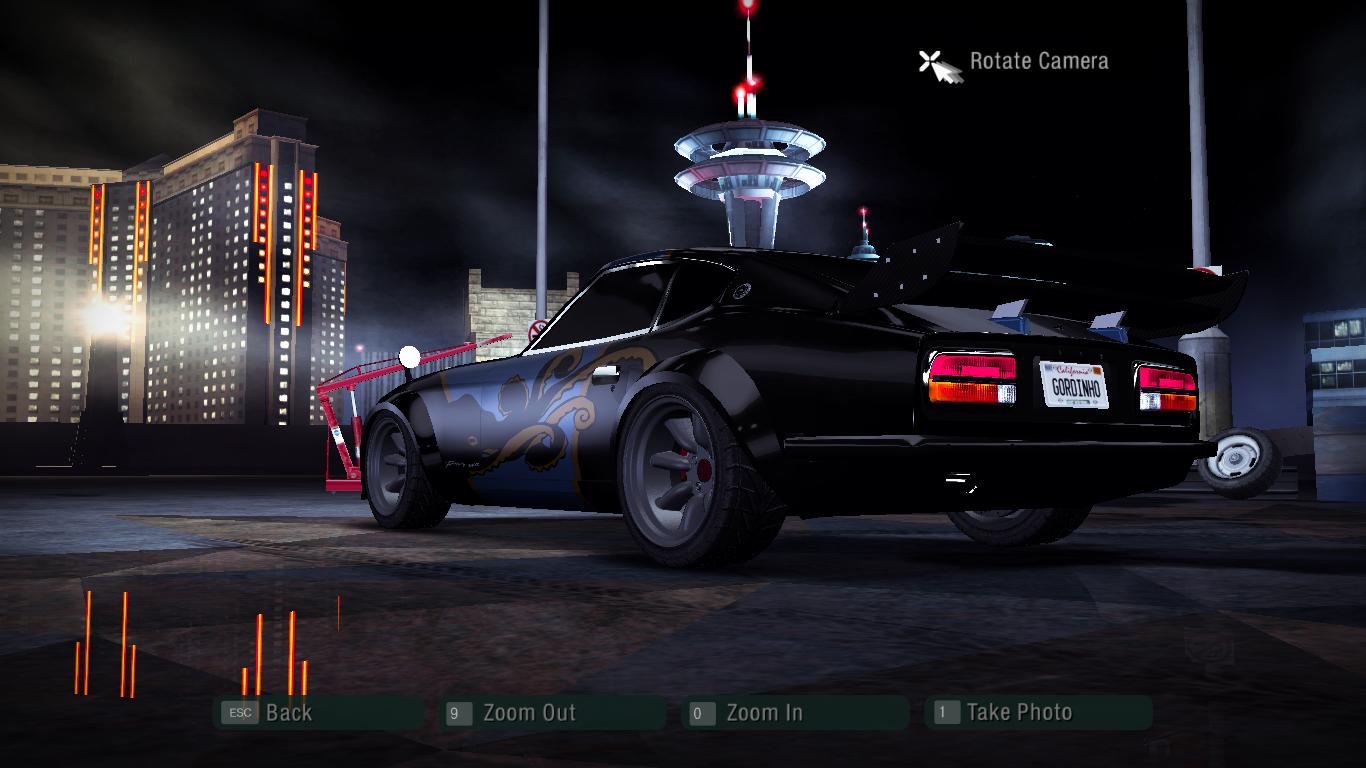The width and height of the screenshot is (1366, 768).
Task: Zoom out the camera view
Action: (x=528, y=713)
